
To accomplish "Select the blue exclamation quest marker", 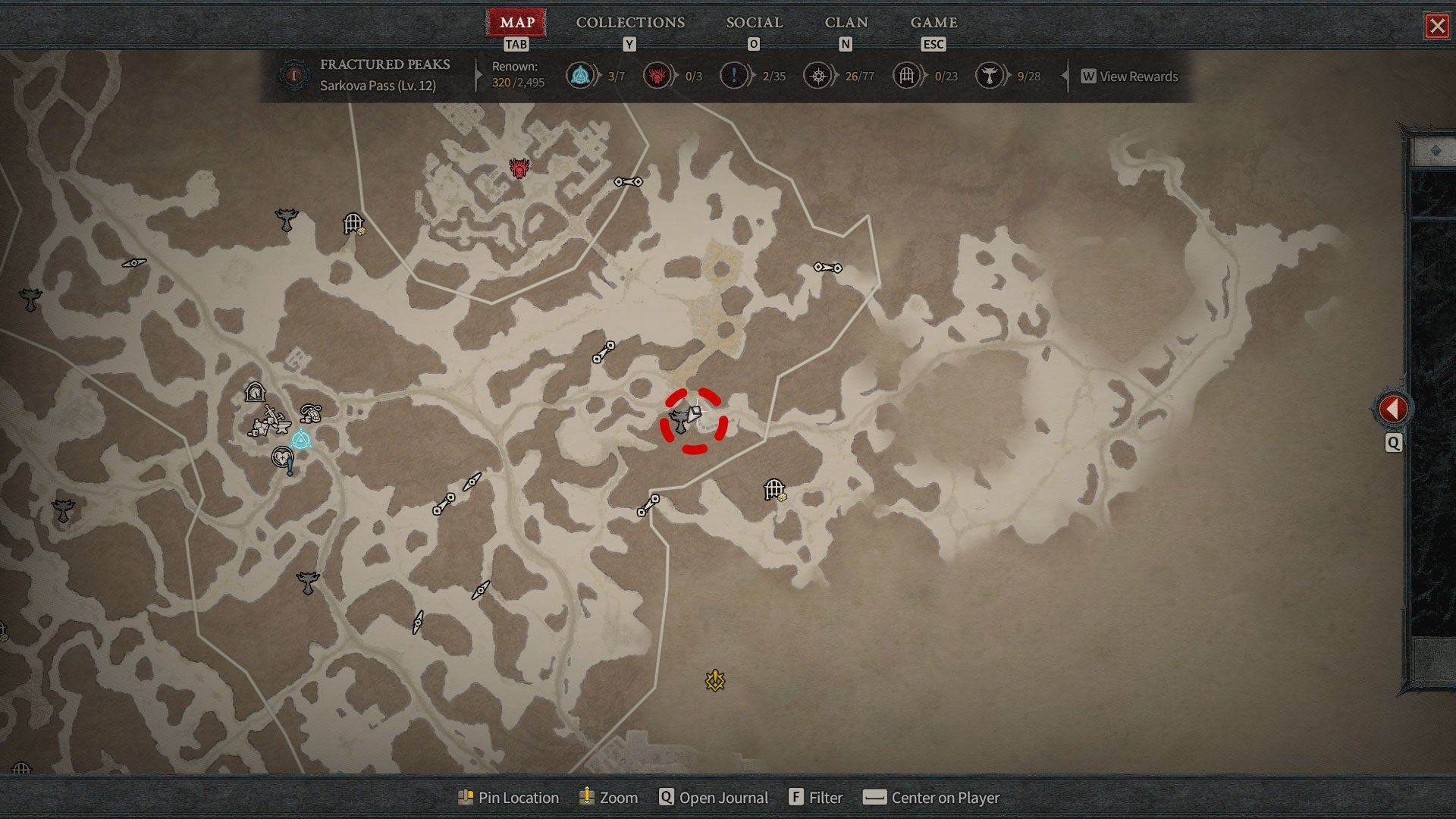I will click(x=290, y=465).
